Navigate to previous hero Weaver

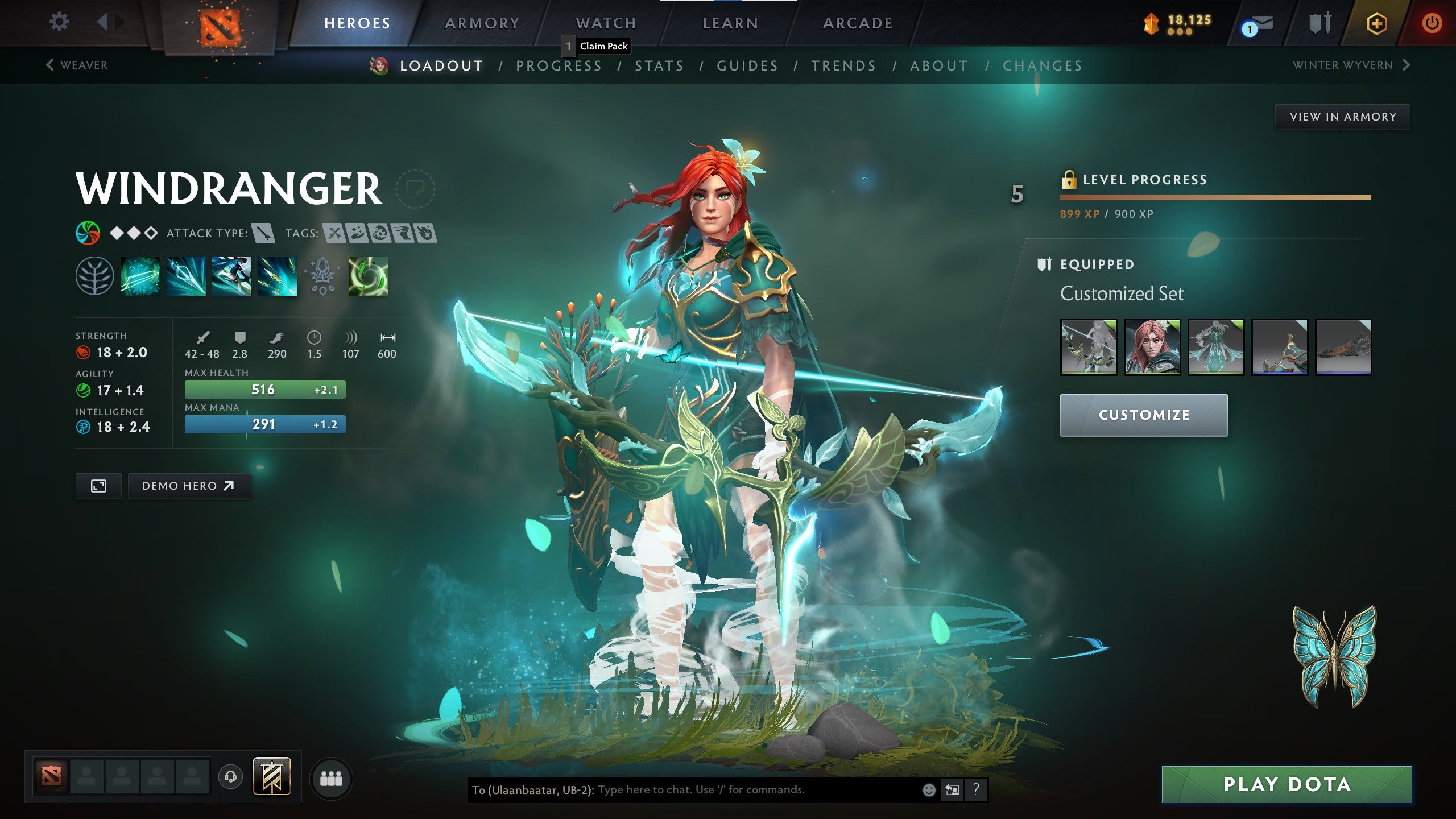click(77, 65)
